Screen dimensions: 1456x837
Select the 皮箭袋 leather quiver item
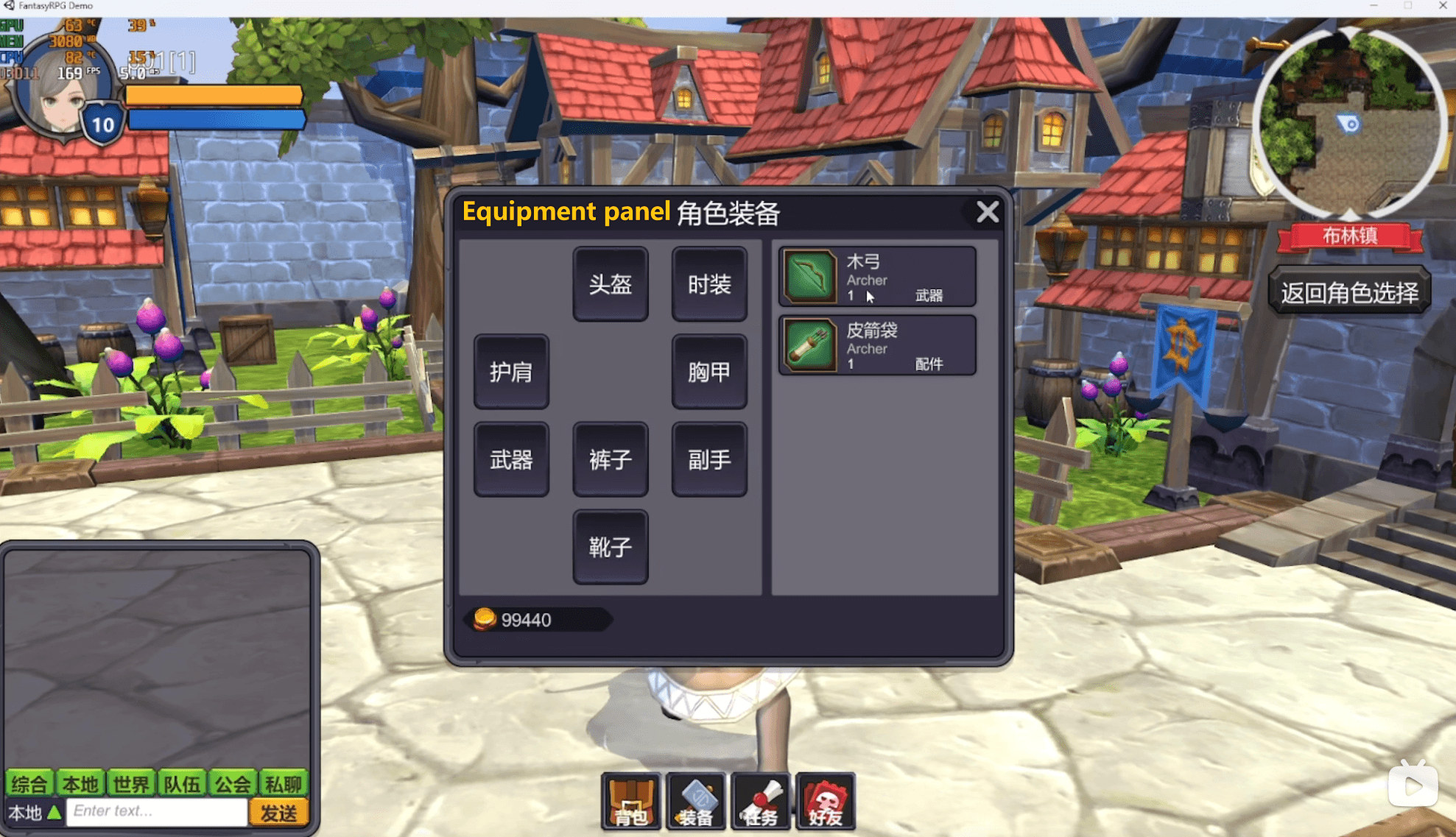point(876,345)
